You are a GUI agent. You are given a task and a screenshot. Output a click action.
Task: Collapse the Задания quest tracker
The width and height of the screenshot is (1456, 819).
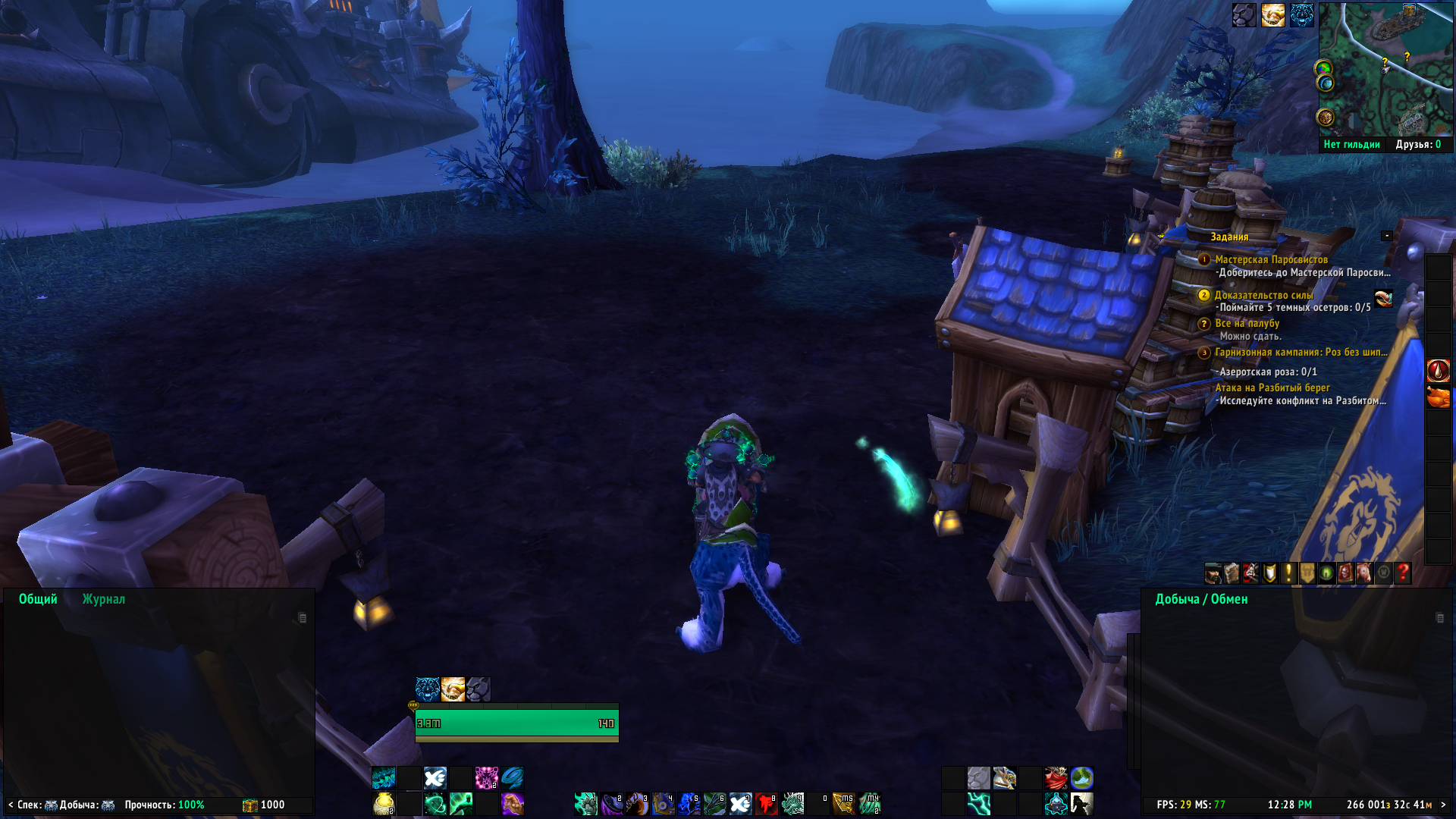(x=1386, y=236)
